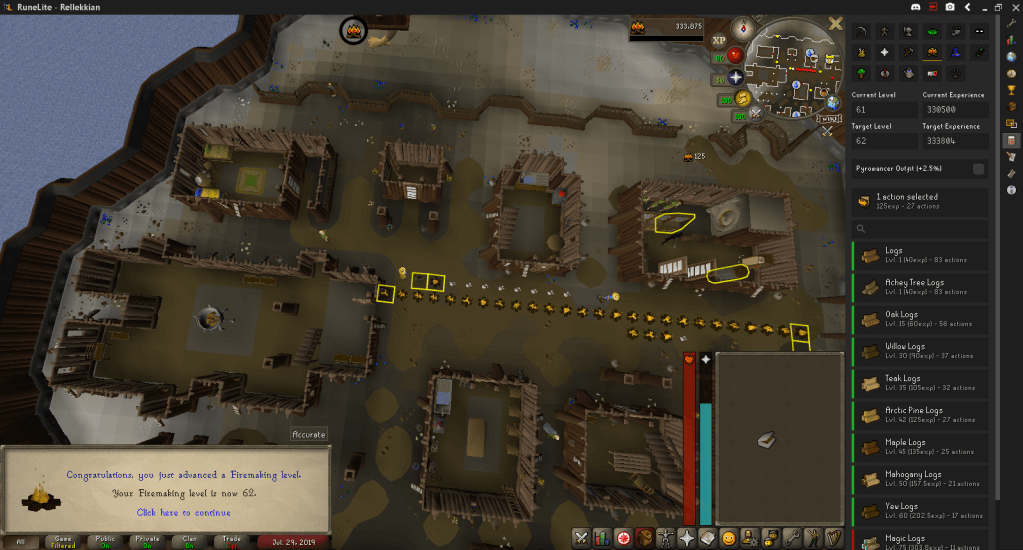This screenshot has height=550, width=1023.
Task: Open the Prayer tab
Action: [686, 537]
